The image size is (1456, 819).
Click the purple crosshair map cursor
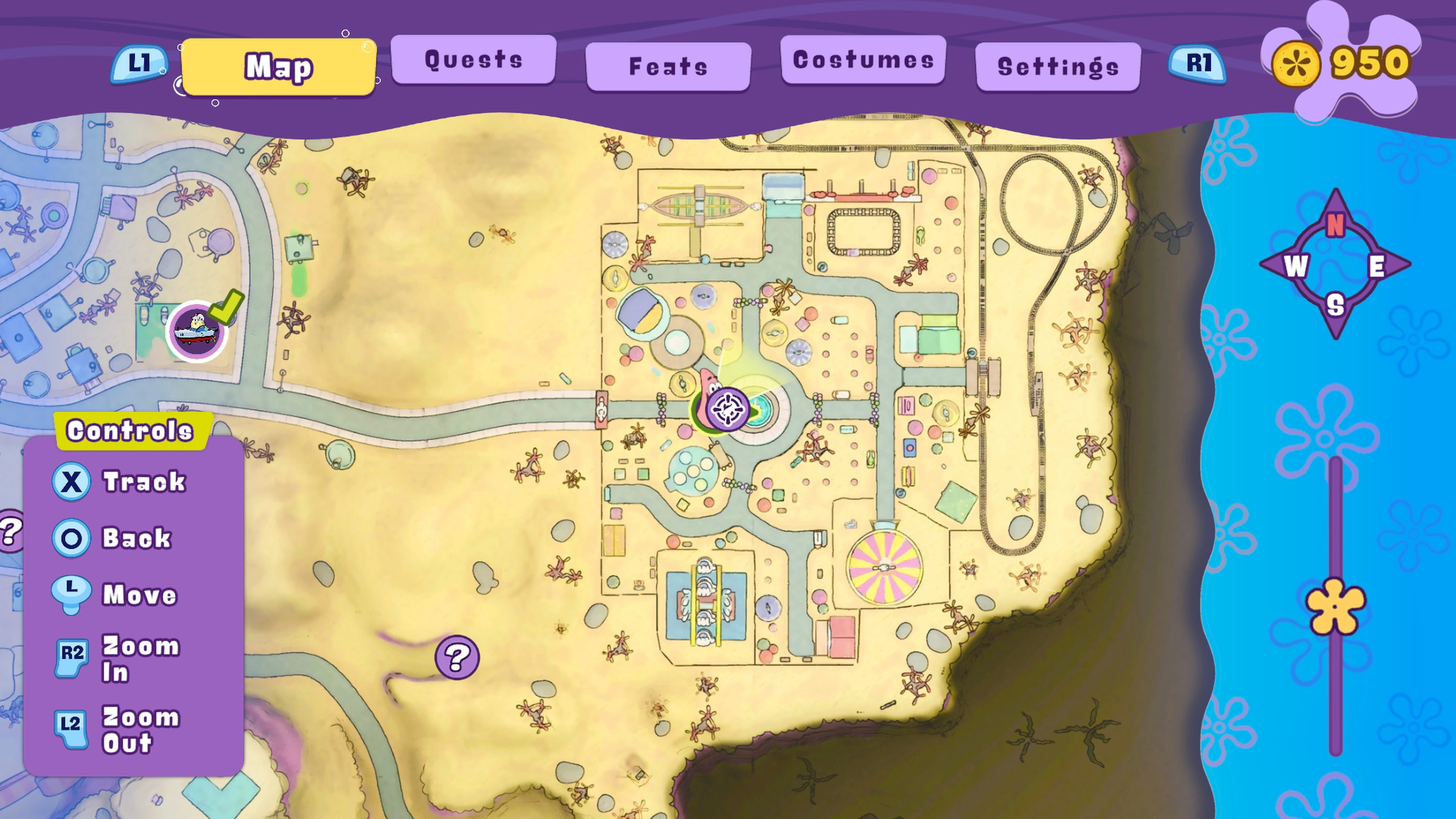tap(728, 409)
